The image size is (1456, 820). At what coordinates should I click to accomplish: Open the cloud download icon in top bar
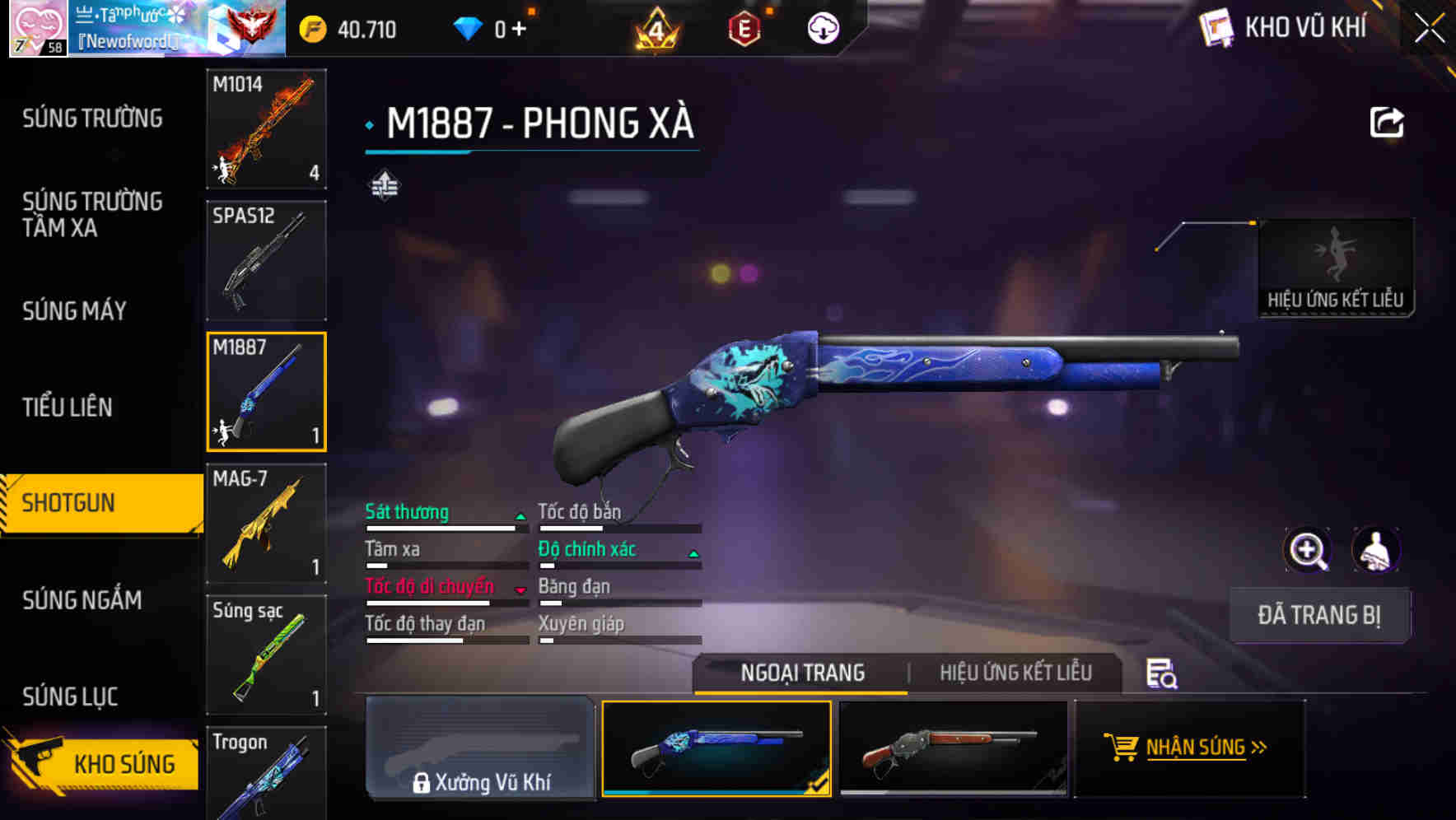823,27
